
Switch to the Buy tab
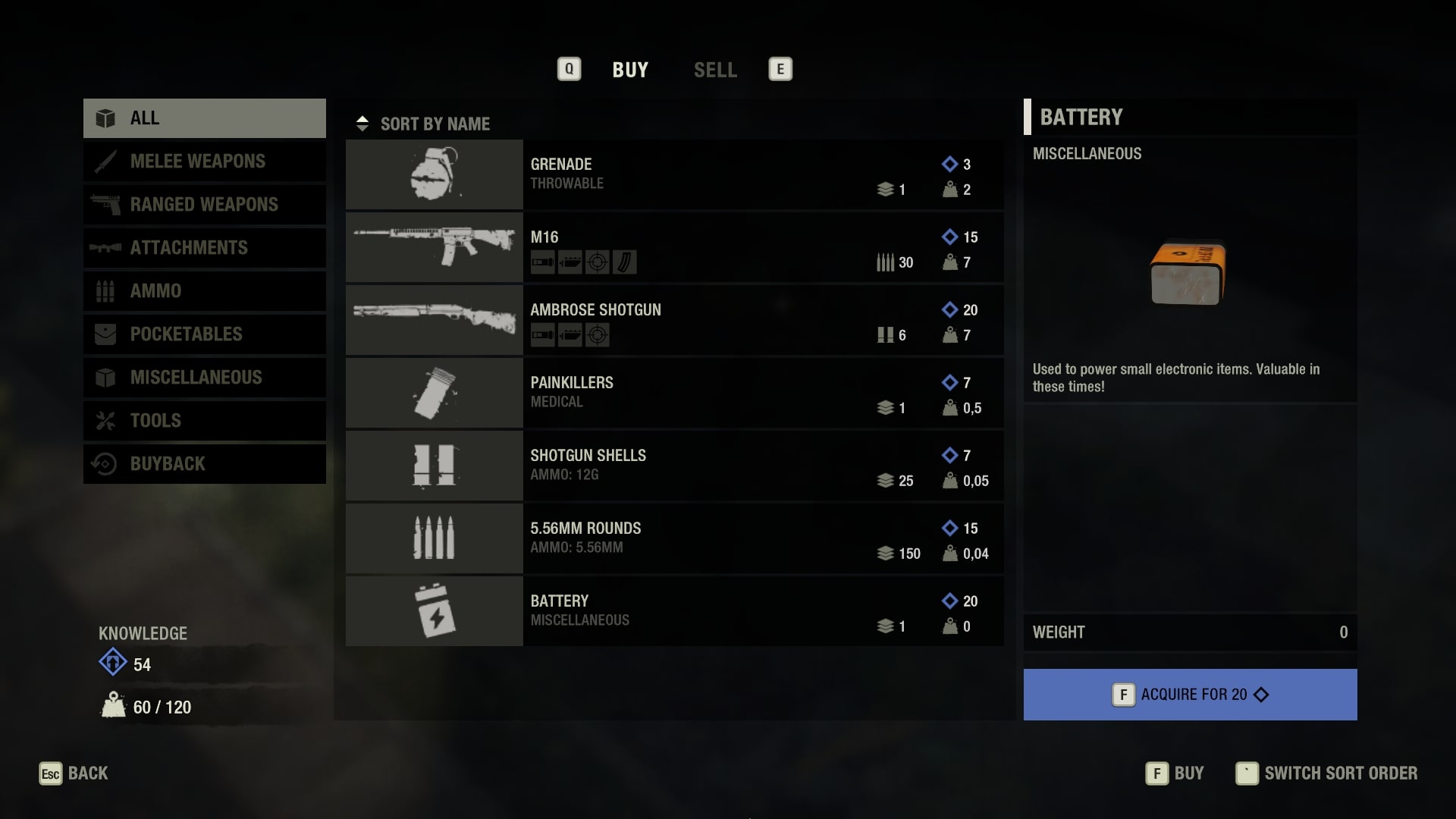[x=630, y=70]
